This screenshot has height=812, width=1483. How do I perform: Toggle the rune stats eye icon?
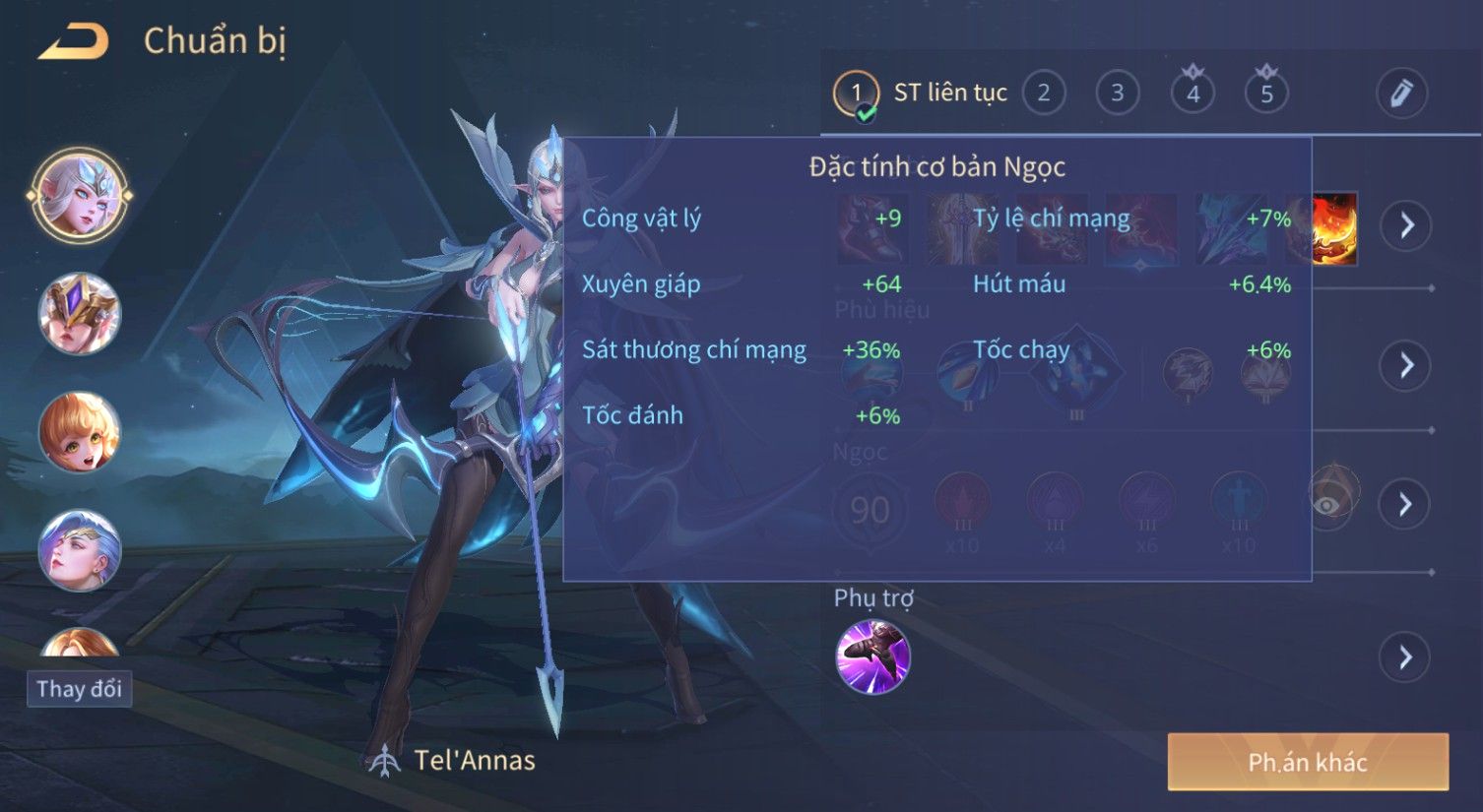click(x=1328, y=505)
